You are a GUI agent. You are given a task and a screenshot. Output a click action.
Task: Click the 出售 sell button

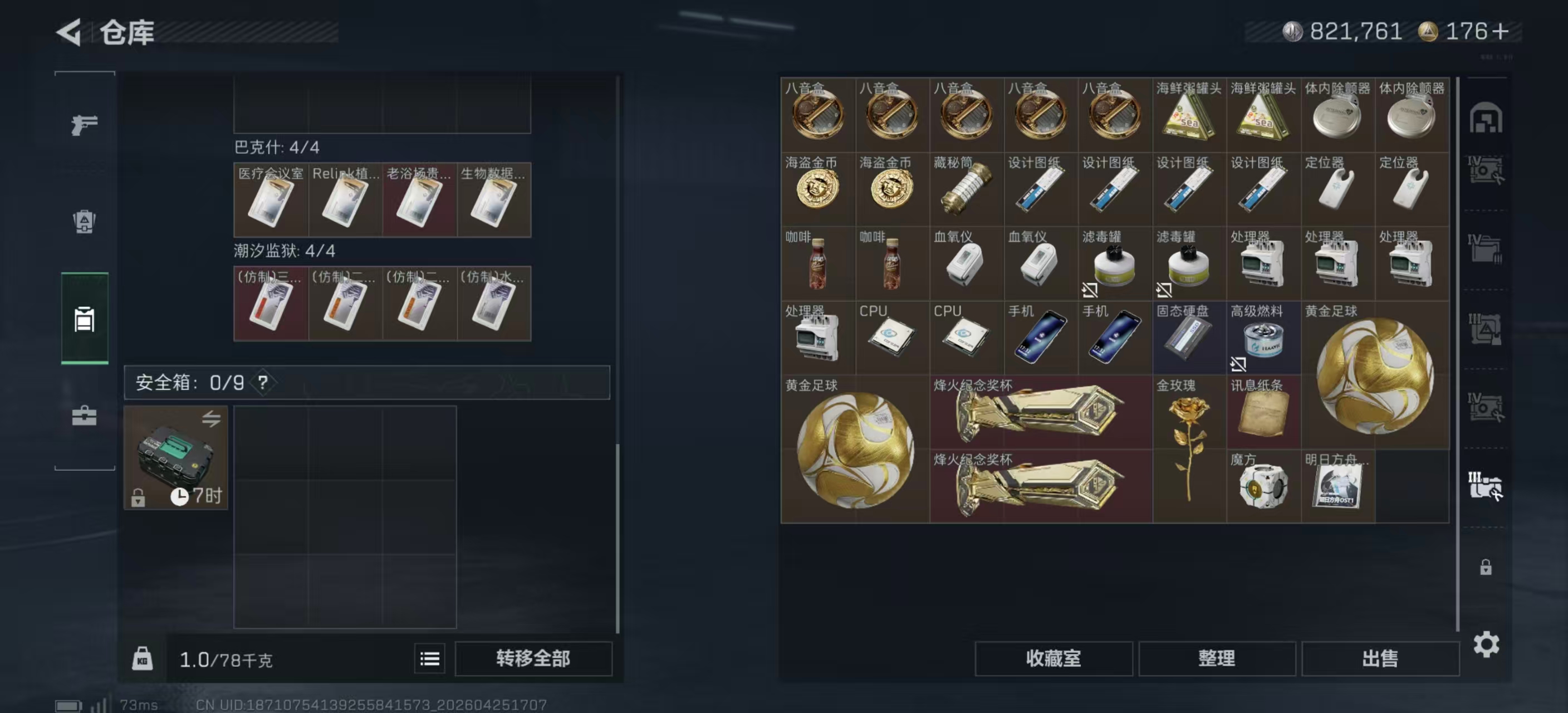coord(1380,658)
